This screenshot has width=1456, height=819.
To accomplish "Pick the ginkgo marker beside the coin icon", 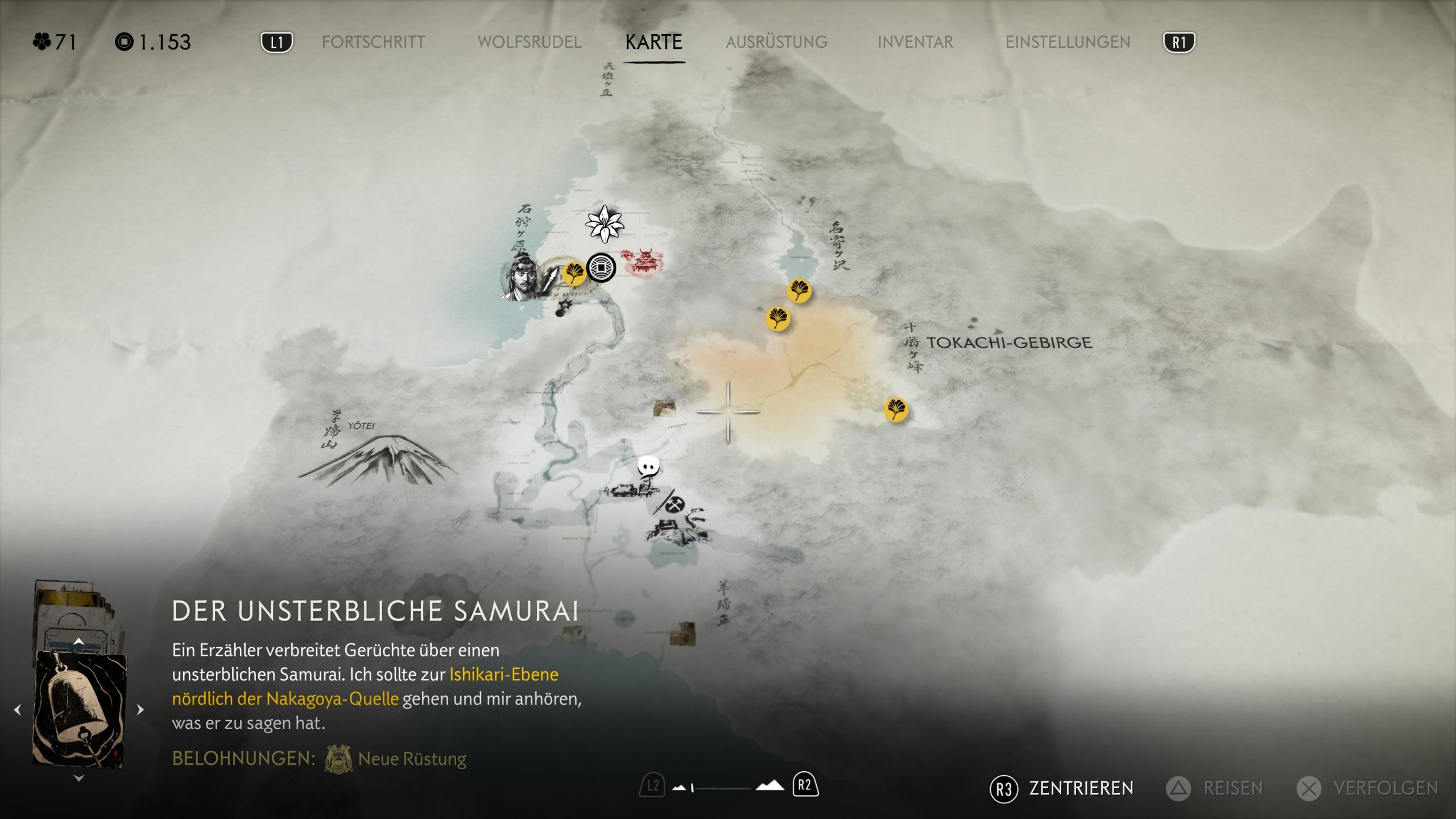I will click(574, 273).
